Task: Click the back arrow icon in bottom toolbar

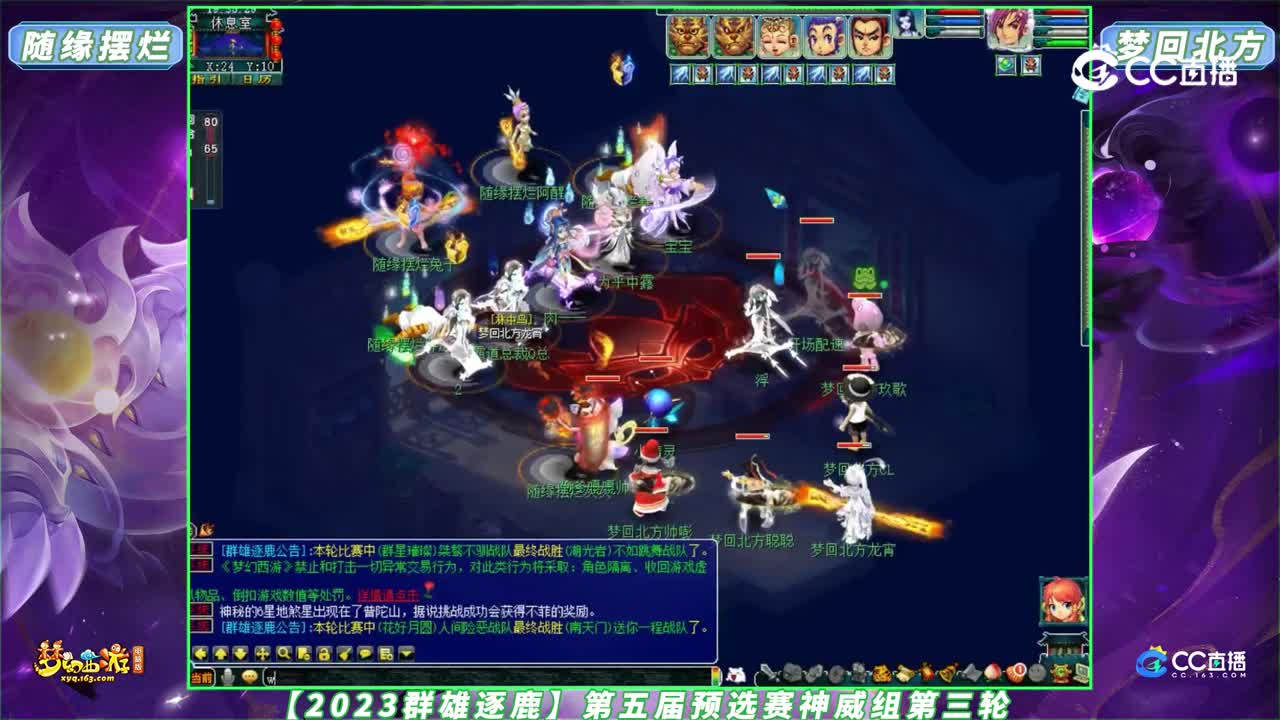Action: click(201, 655)
